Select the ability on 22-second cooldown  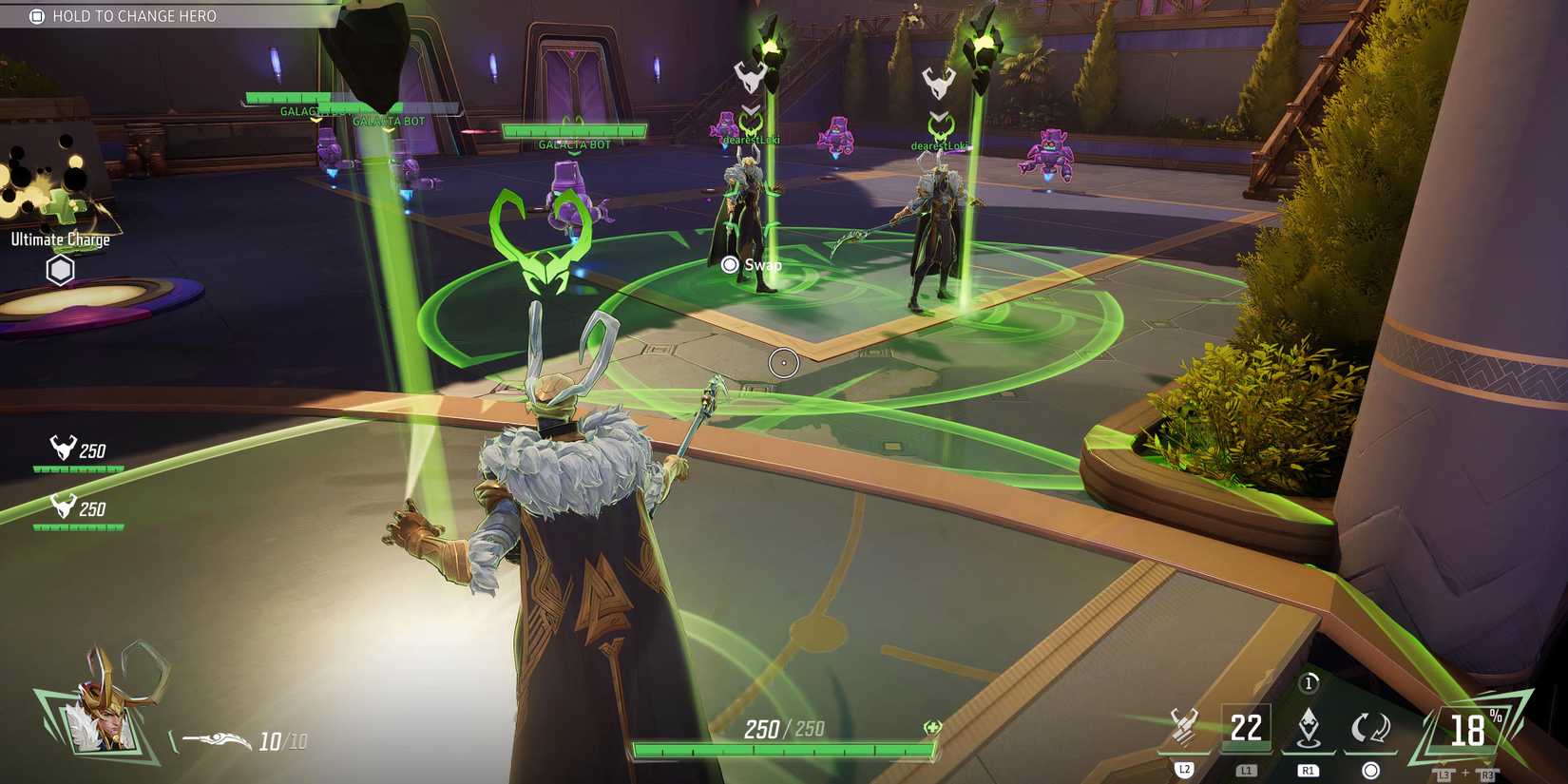tap(1246, 728)
